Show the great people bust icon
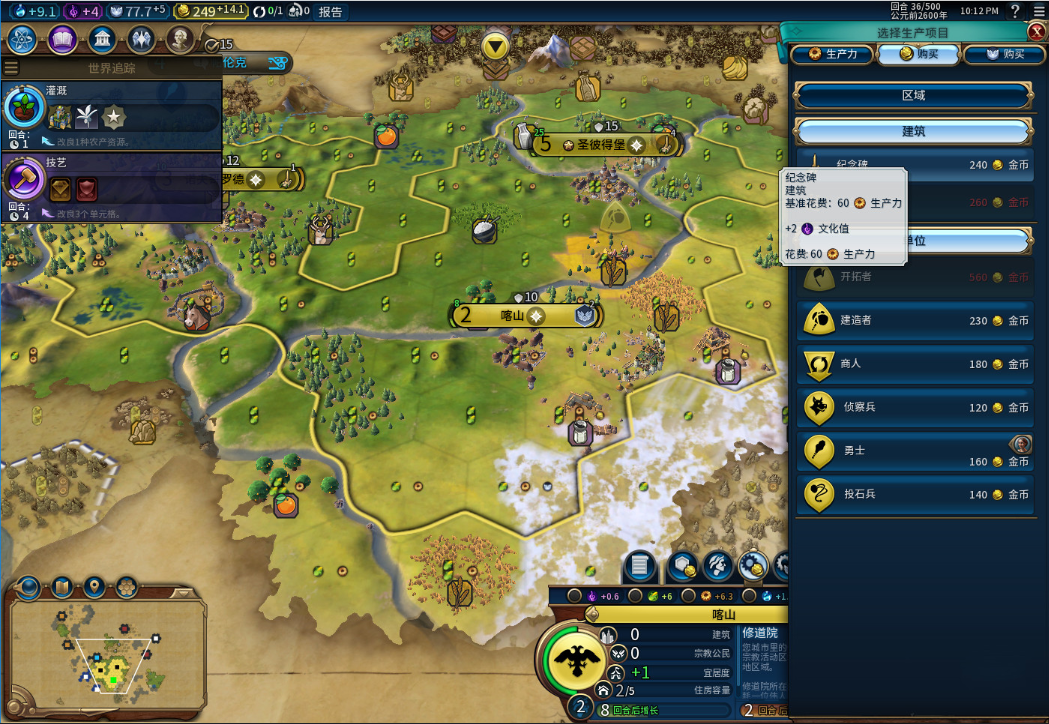The width and height of the screenshot is (1049, 724). pyautogui.click(x=180, y=40)
